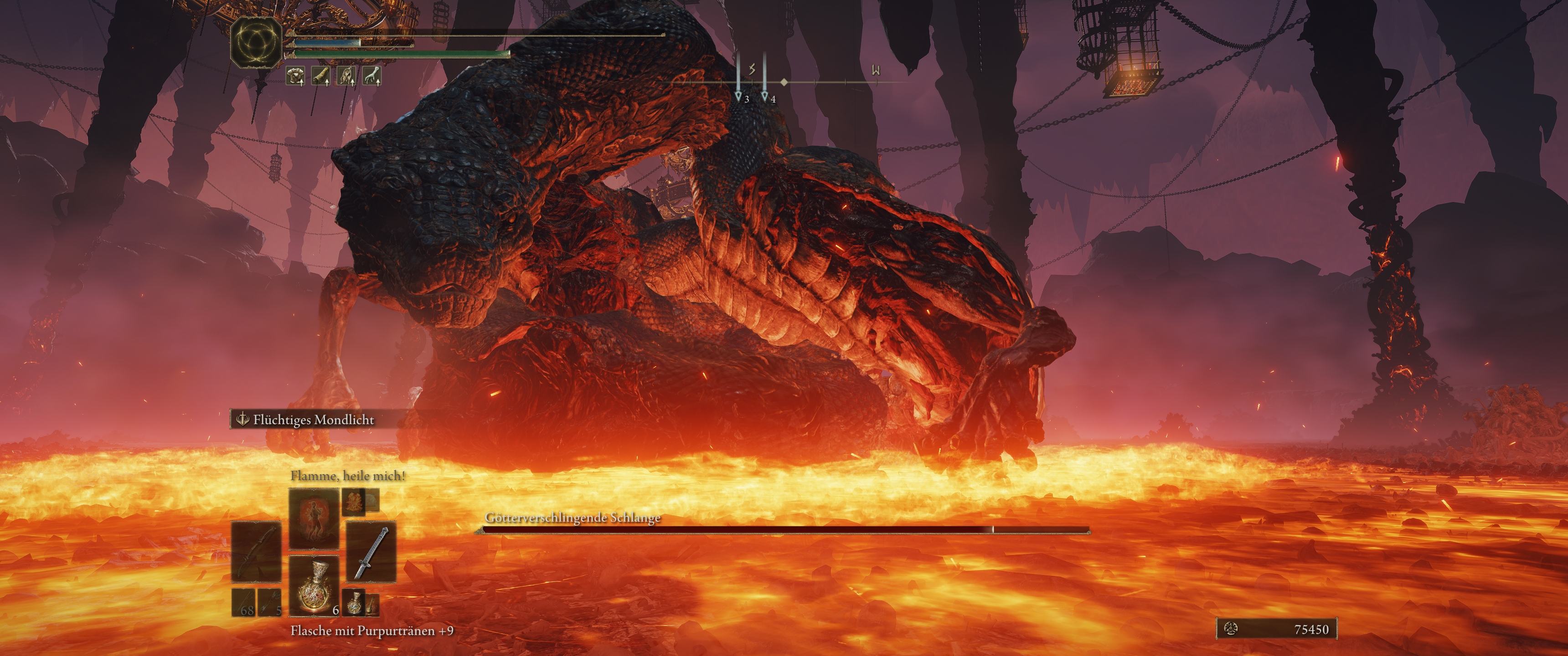Inspect the chest armor buff status icon
The height and width of the screenshot is (656, 1568).
click(x=296, y=76)
